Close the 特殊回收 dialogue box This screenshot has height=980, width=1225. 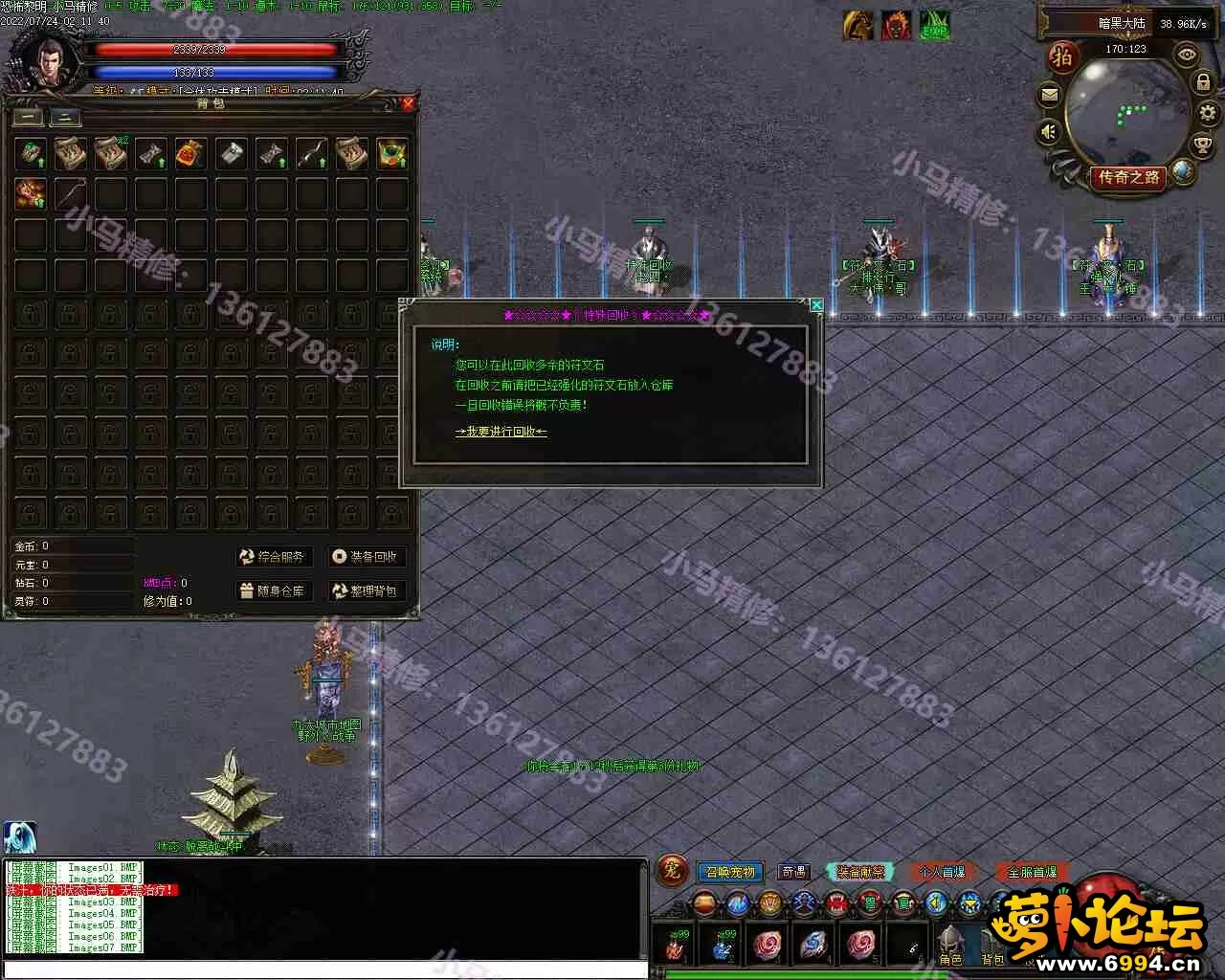click(816, 304)
